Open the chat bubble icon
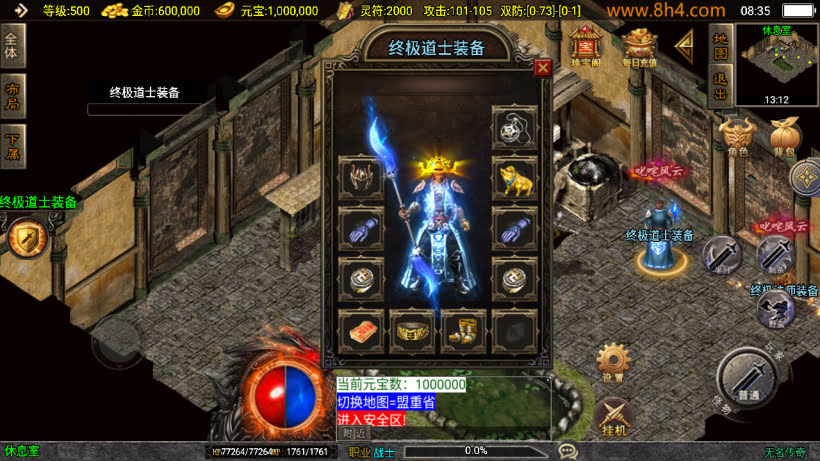The width and height of the screenshot is (820, 461). 568,451
